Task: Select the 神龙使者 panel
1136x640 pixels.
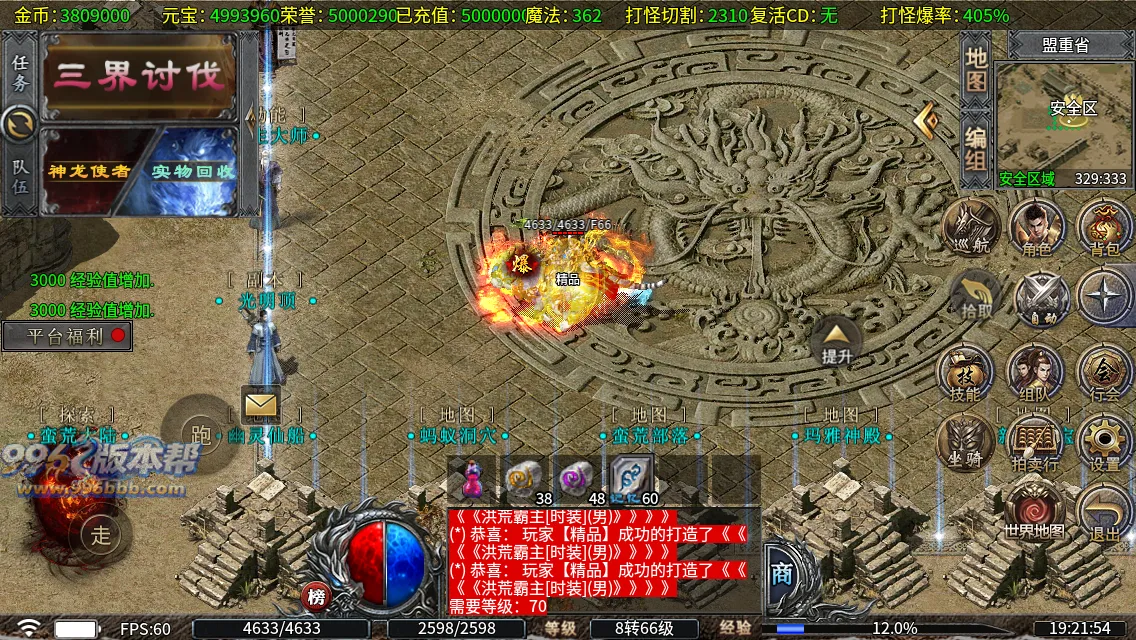Action: tap(90, 170)
